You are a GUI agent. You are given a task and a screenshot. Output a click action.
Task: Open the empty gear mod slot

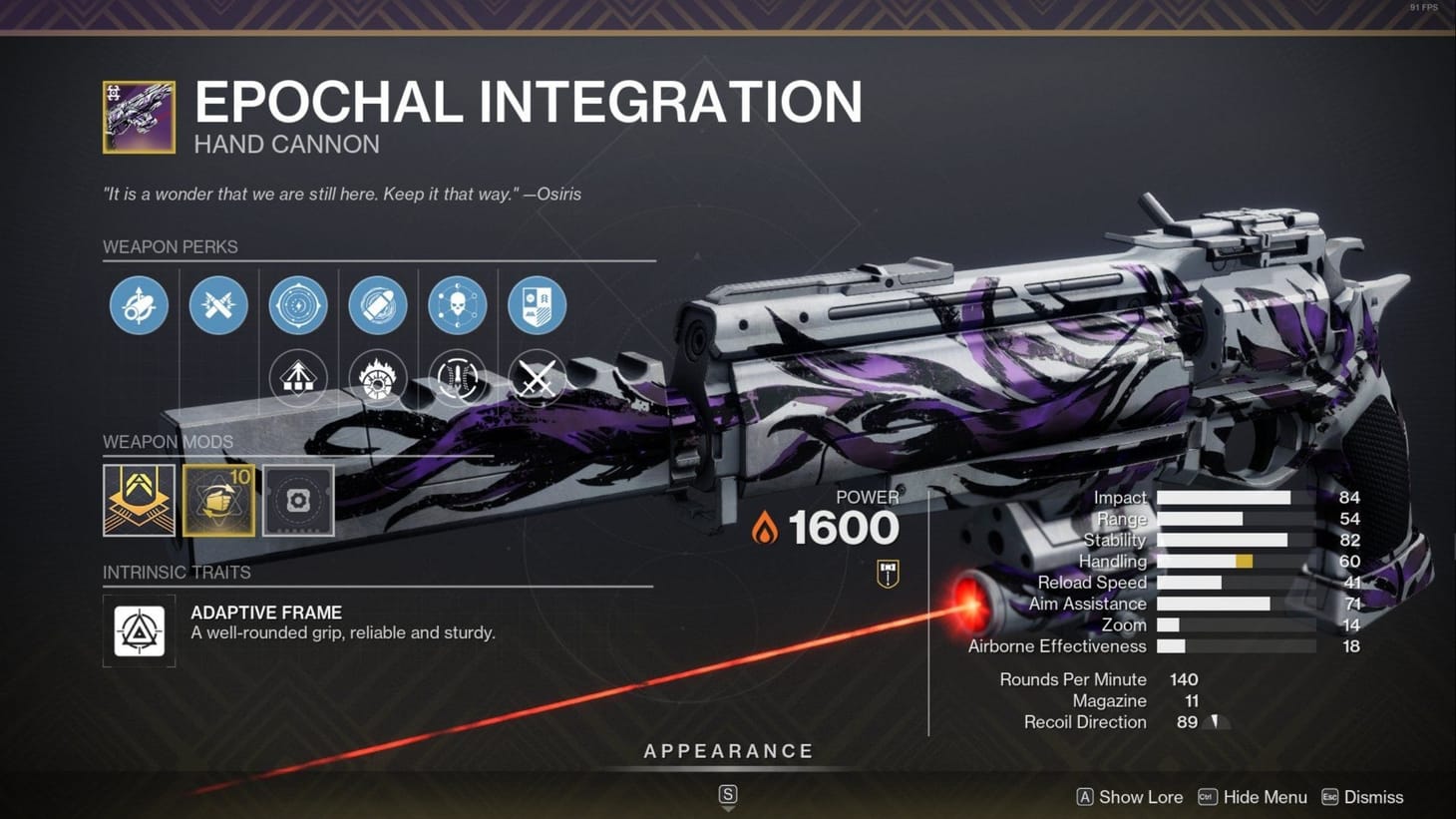tap(298, 501)
